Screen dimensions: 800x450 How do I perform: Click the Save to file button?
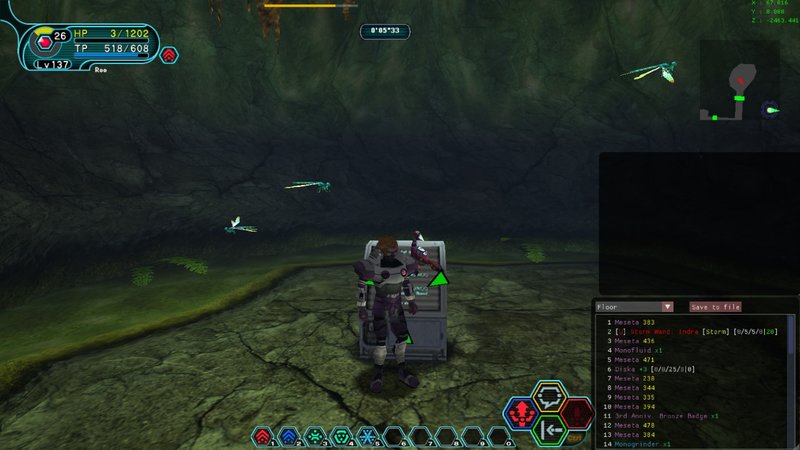(x=715, y=307)
